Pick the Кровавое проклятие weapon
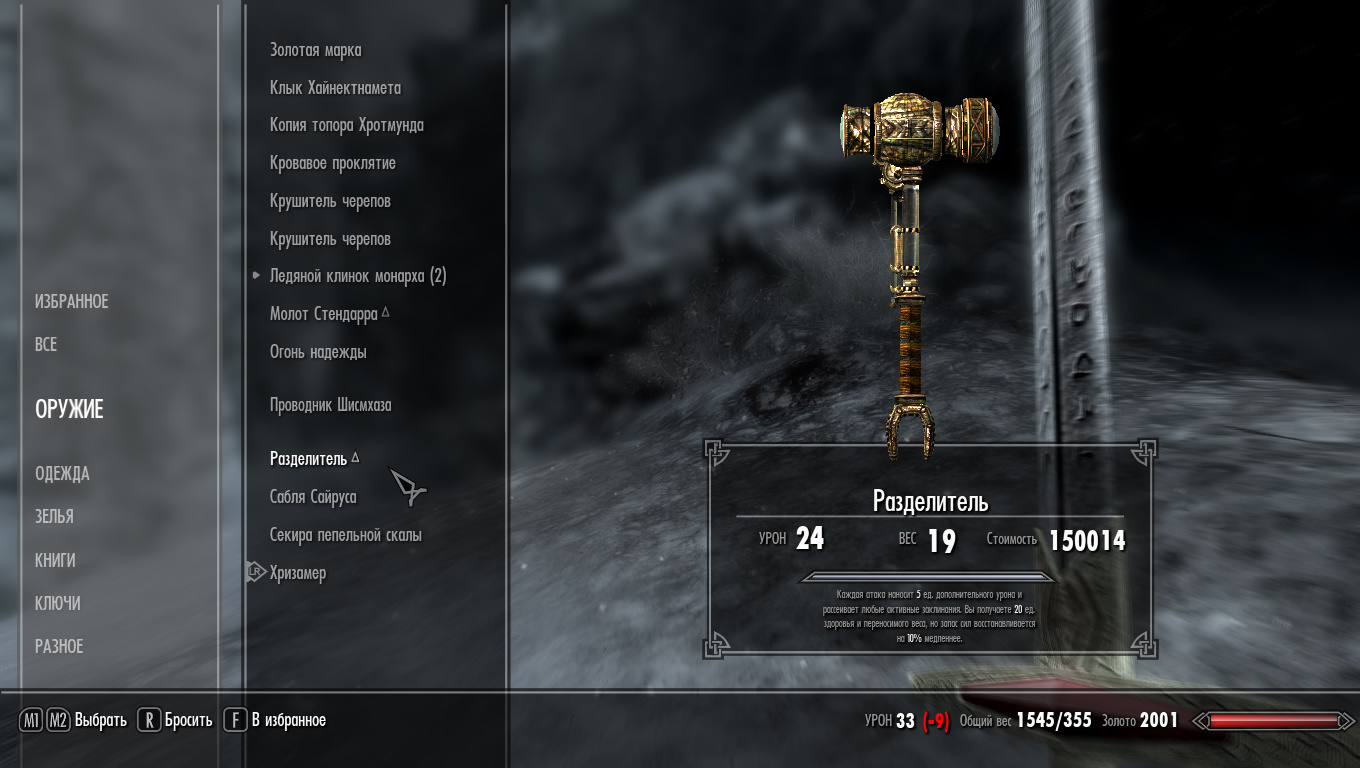 coord(332,163)
